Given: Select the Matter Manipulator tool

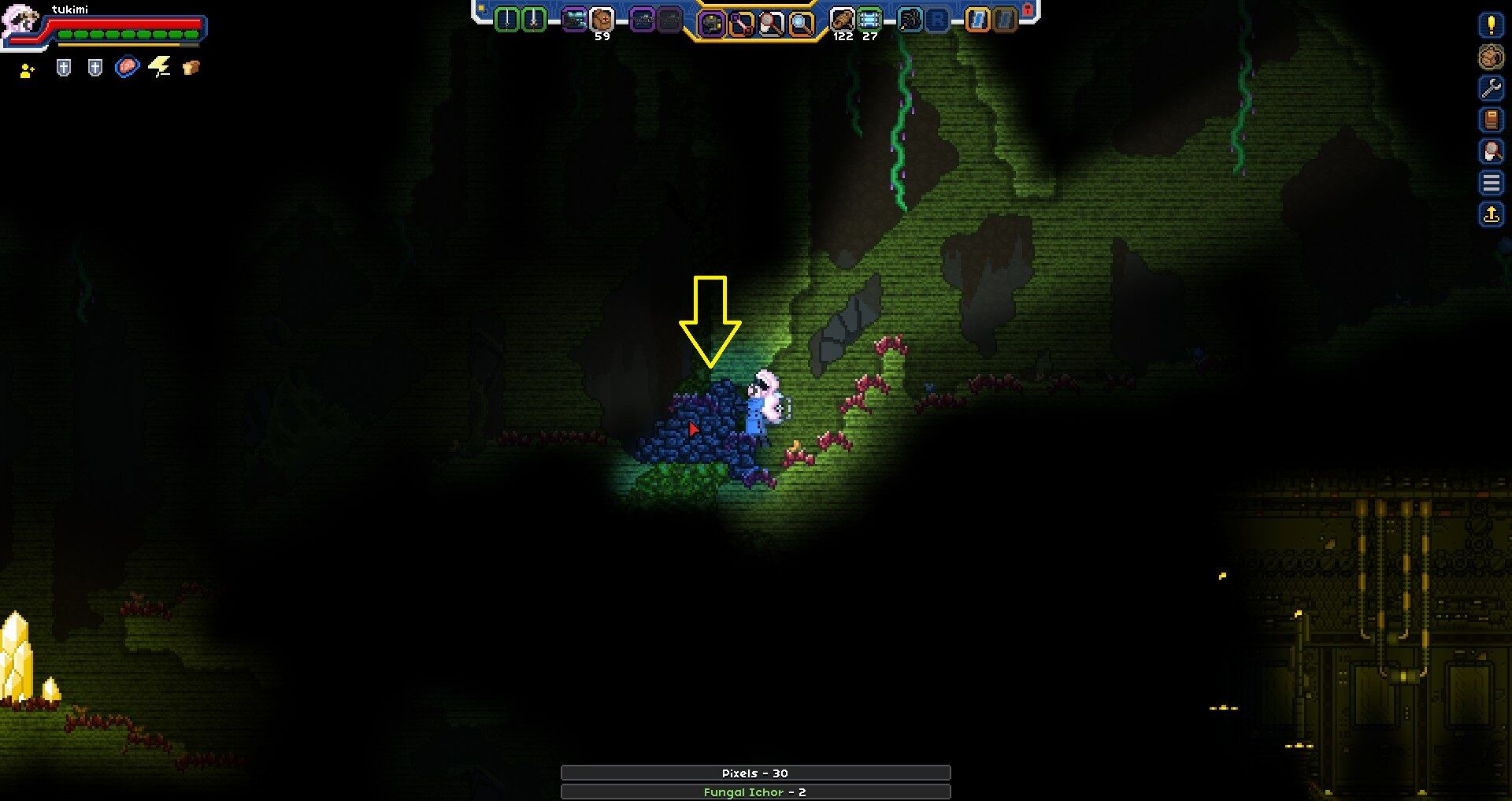Looking at the screenshot, I should point(713,22).
